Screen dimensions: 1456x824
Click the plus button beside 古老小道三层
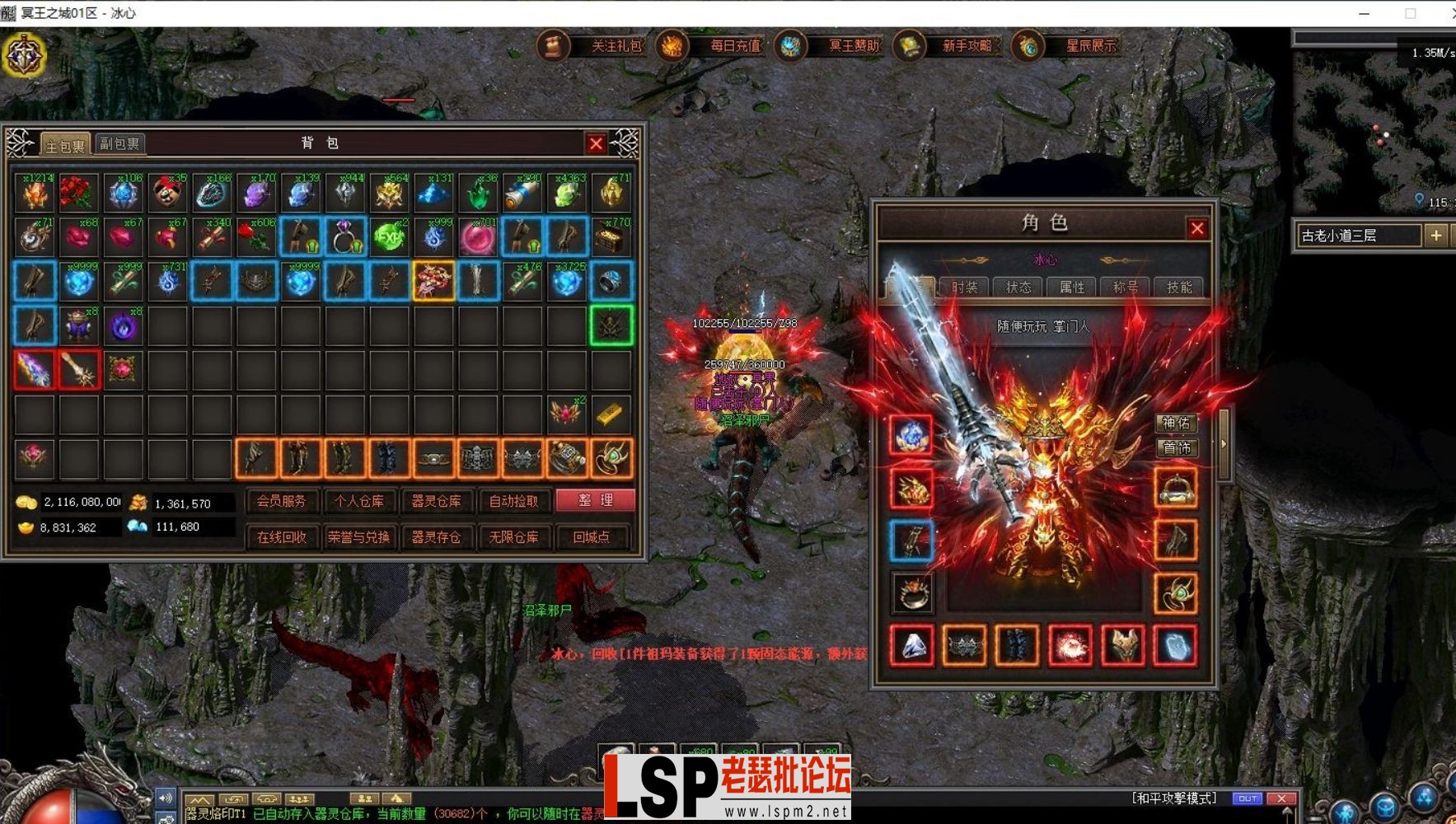pos(1436,236)
